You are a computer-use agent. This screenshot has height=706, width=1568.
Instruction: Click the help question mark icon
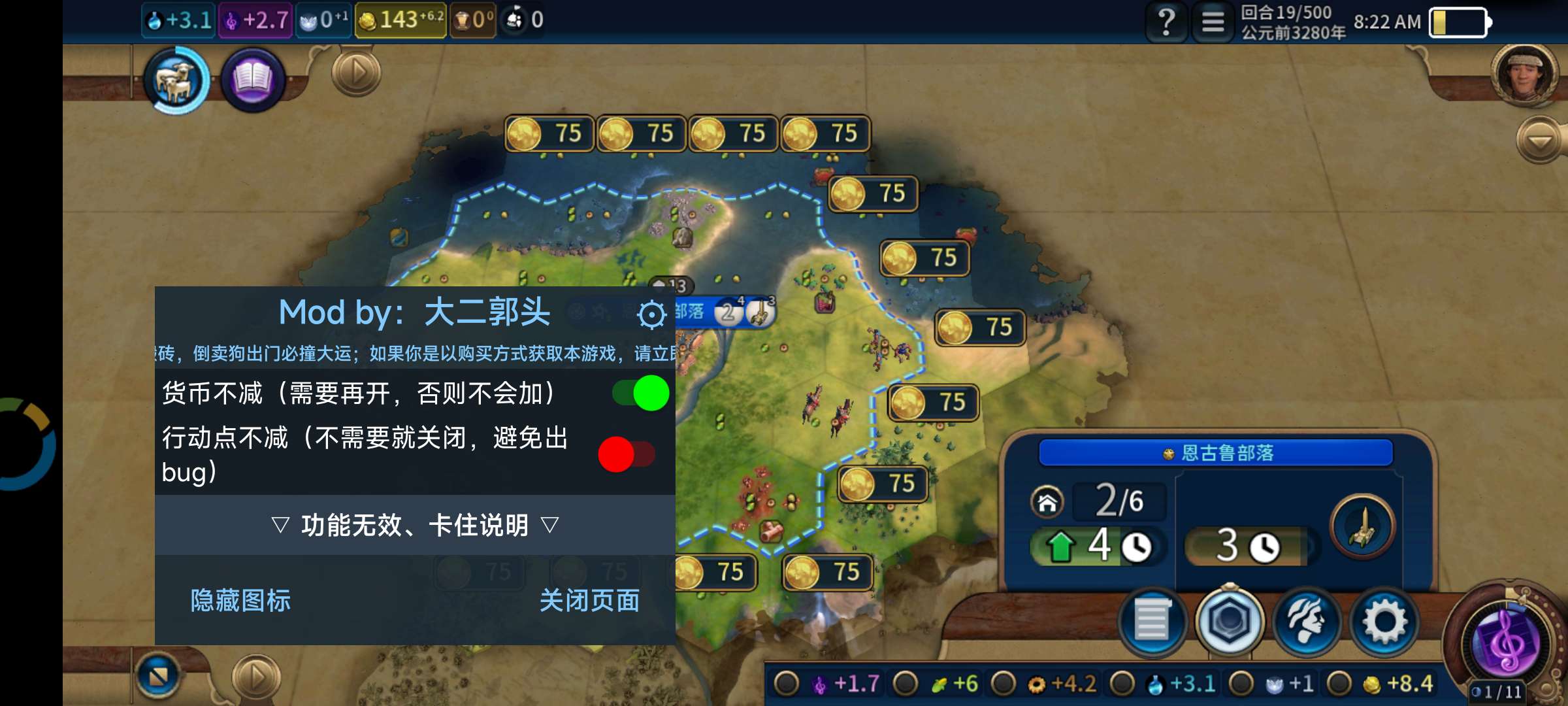(x=1167, y=22)
